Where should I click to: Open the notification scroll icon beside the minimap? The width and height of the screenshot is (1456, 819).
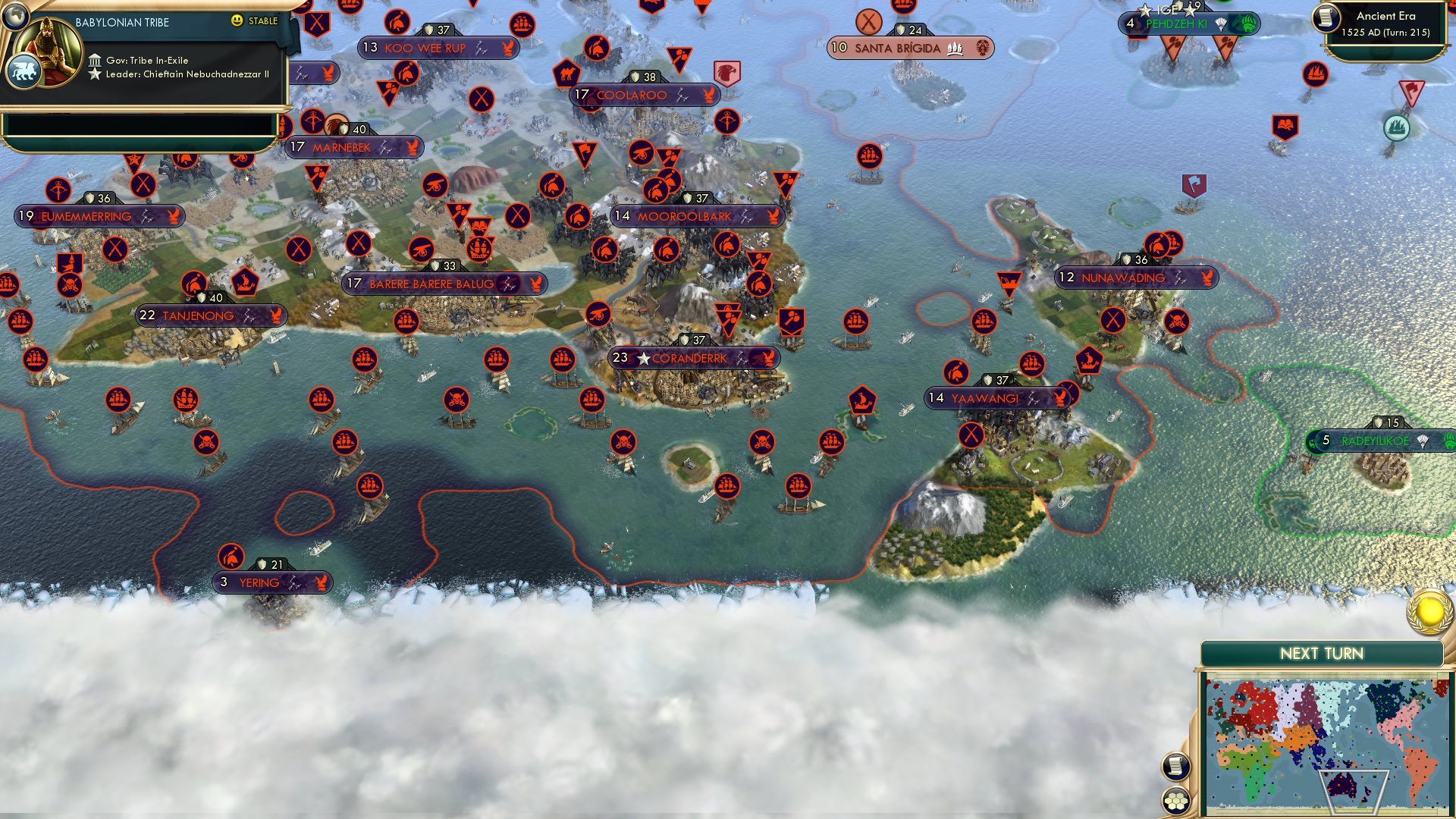pos(1176,767)
